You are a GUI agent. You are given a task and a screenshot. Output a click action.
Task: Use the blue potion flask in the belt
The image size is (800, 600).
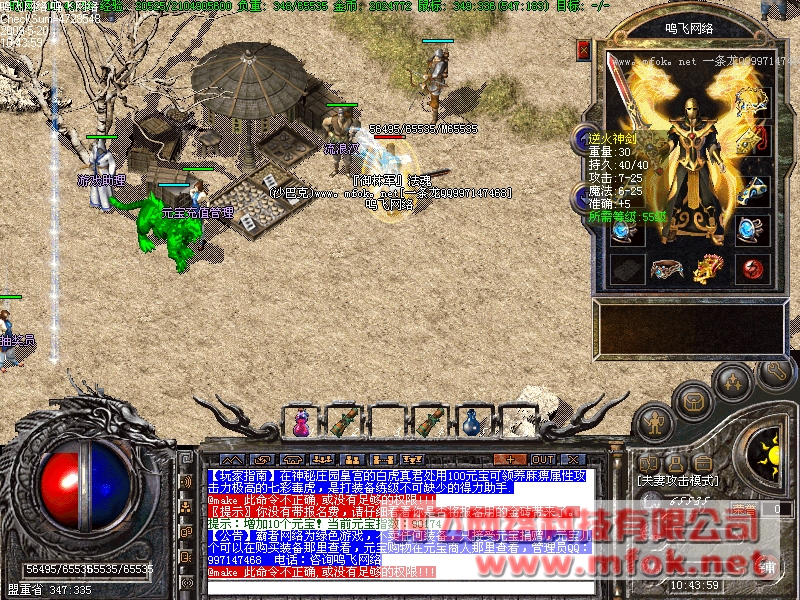[471, 423]
